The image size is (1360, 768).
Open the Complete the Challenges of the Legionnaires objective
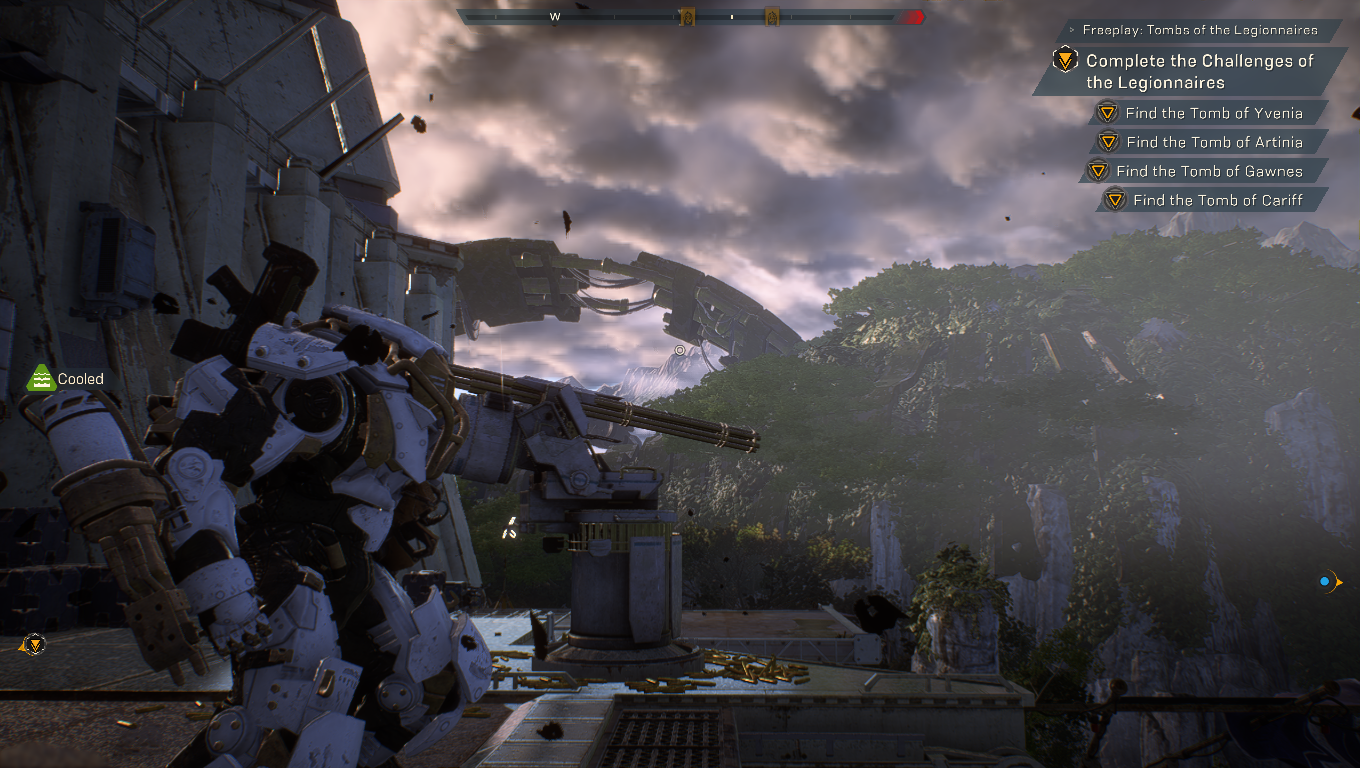coord(1199,71)
